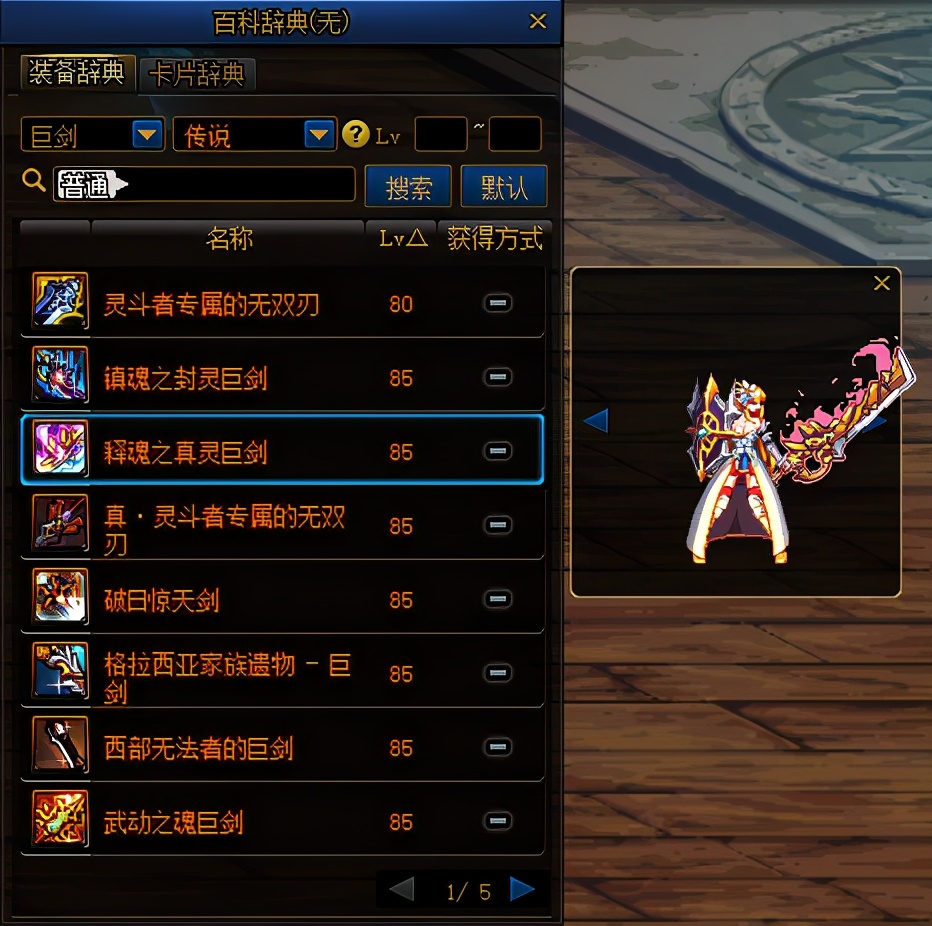The image size is (932, 926).
Task: Close the 百科辞典 encyclopedia window
Action: 538,21
